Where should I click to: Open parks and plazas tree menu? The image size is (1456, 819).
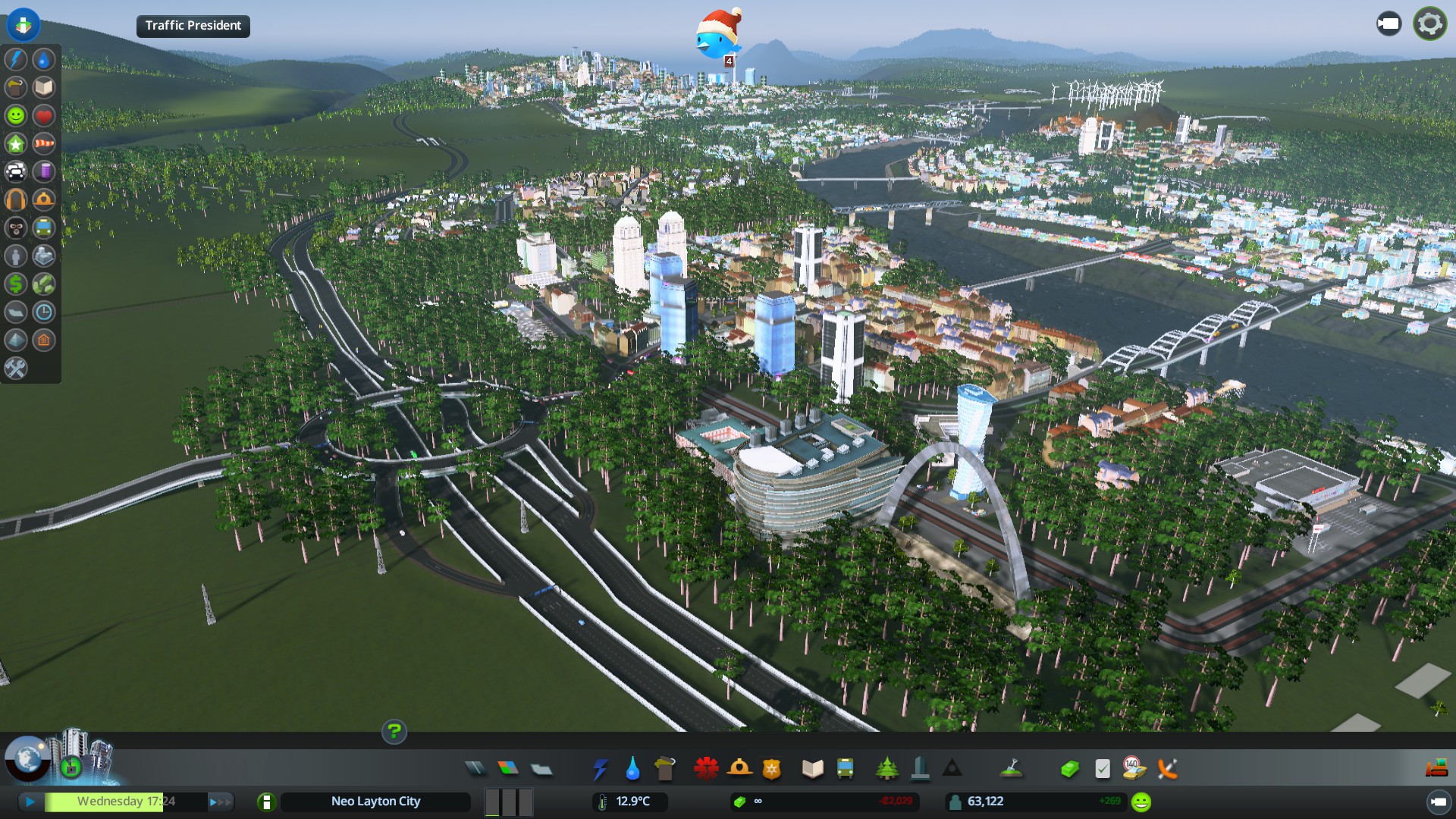coord(886,769)
